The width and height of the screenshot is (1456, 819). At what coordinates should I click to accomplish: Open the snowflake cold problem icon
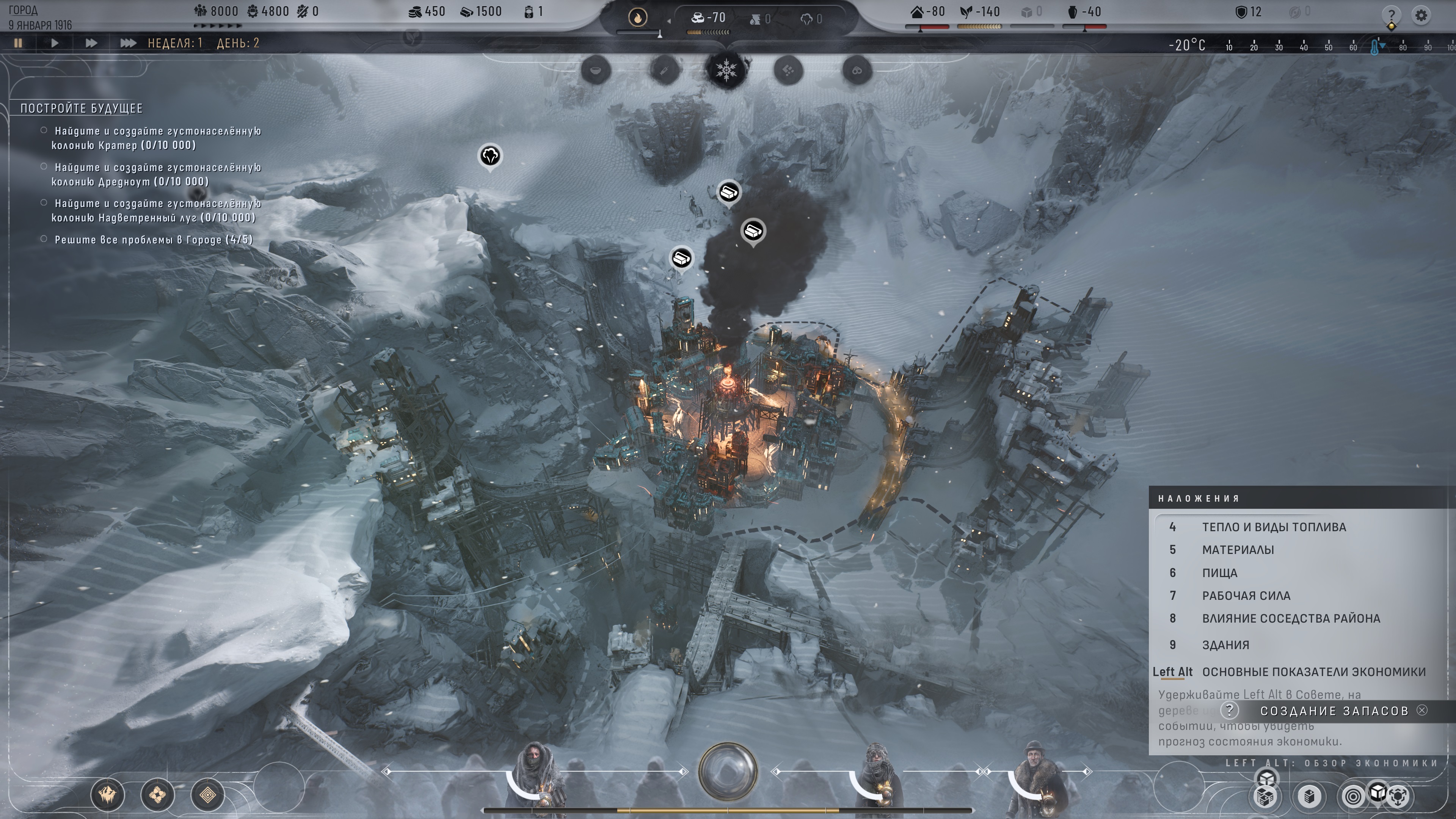(x=726, y=71)
